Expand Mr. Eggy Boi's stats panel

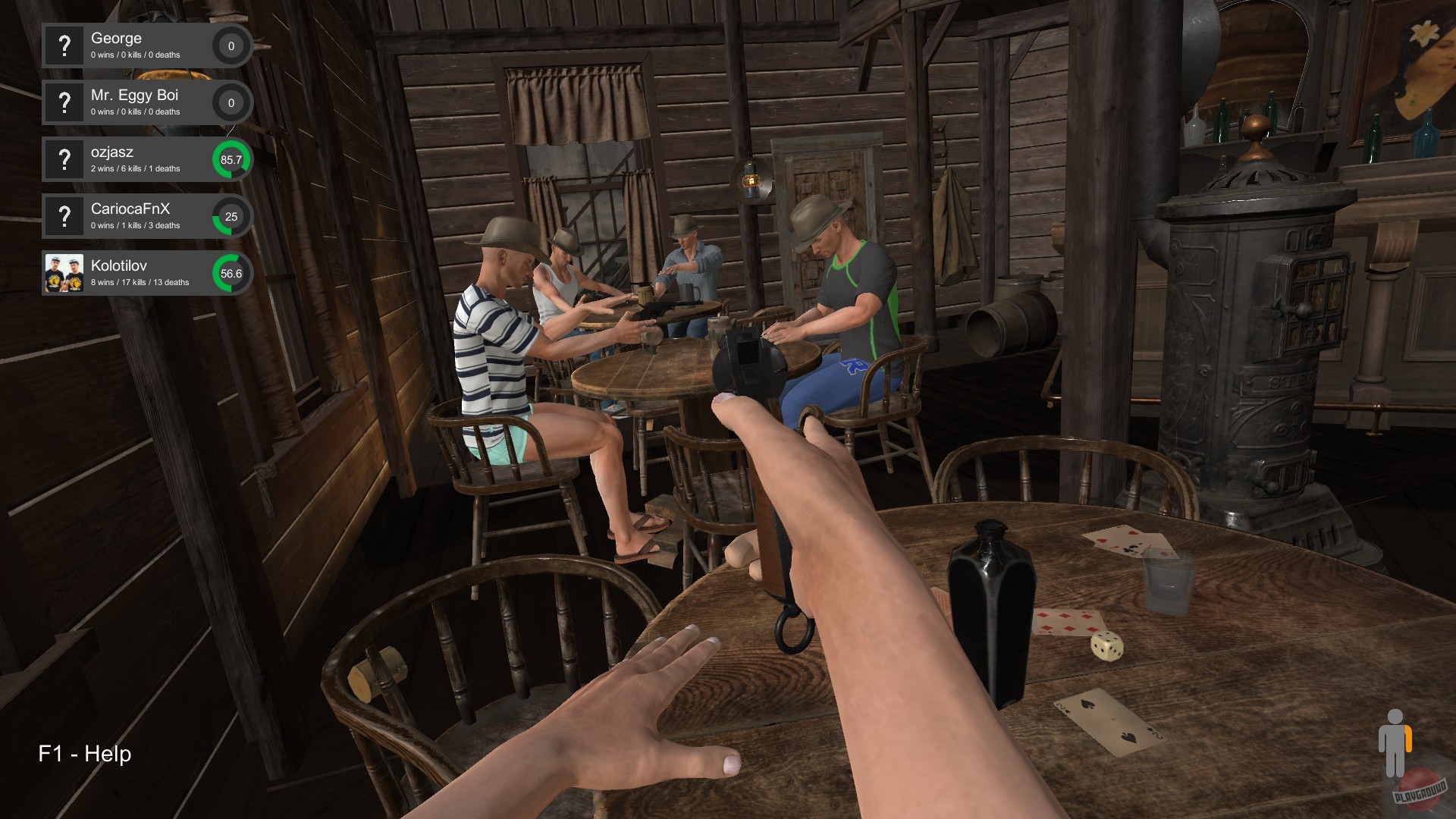click(x=144, y=102)
